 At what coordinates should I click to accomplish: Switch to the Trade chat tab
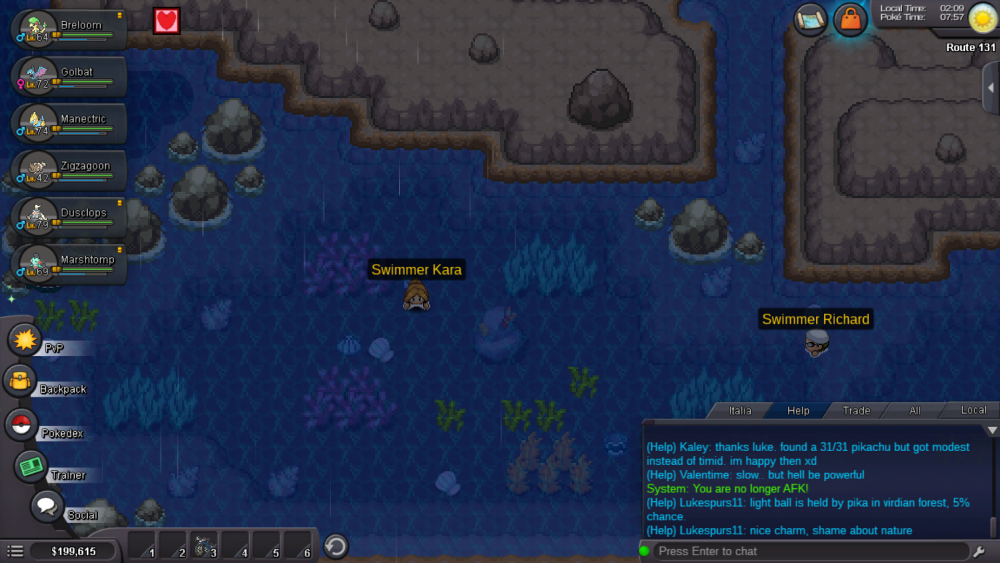pos(856,411)
